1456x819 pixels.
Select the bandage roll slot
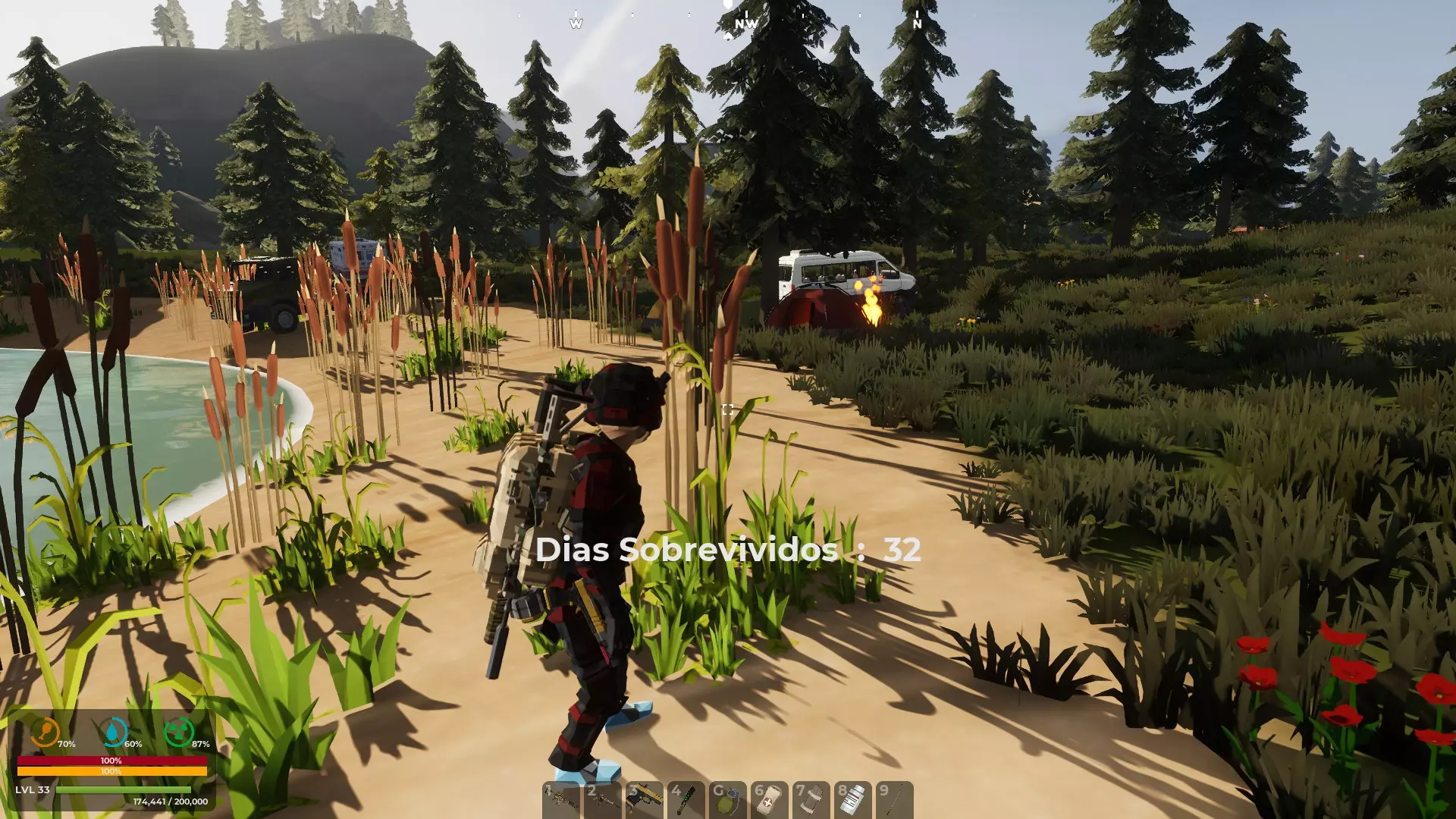point(811,800)
